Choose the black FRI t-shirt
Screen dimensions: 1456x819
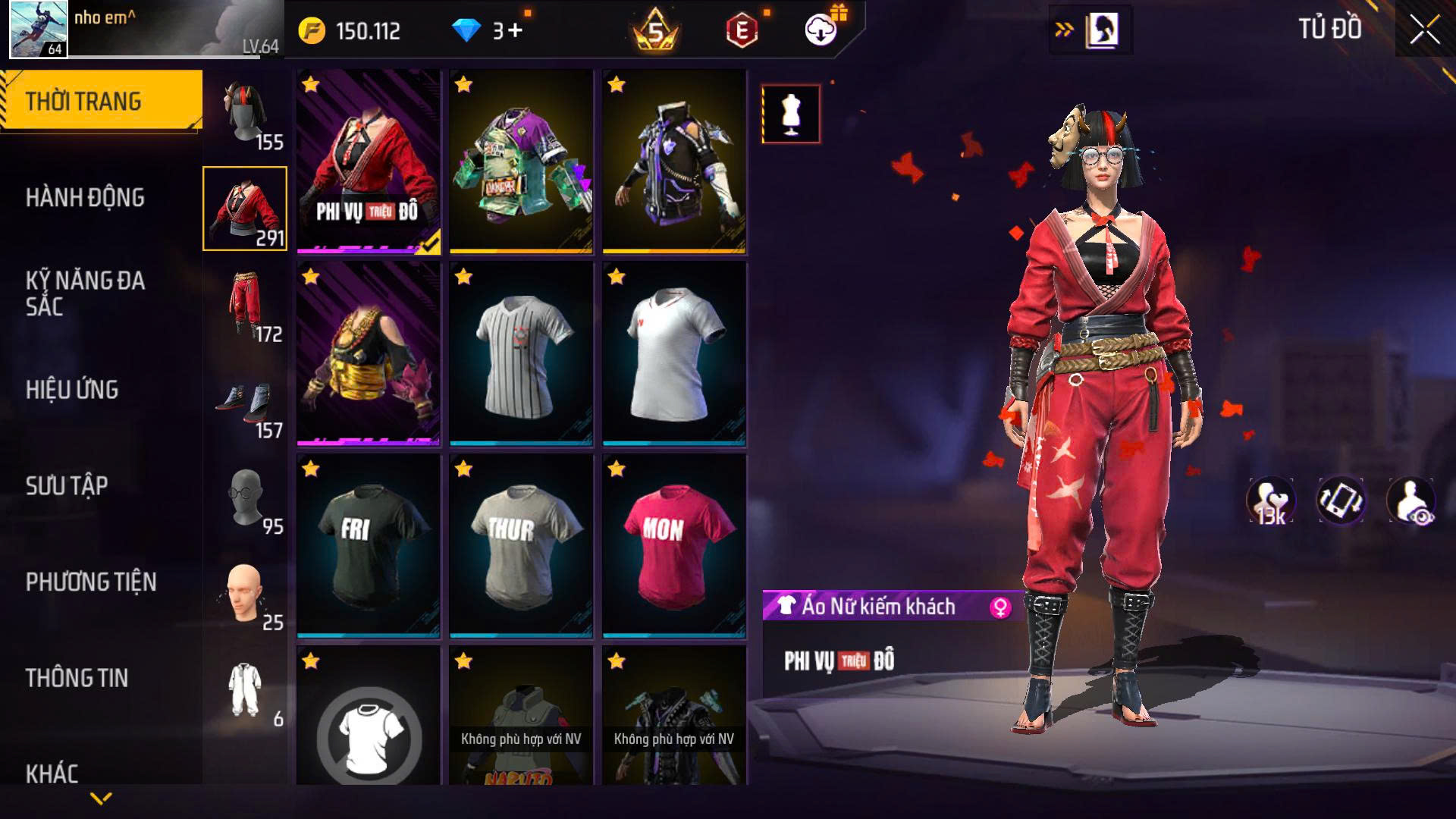pyautogui.click(x=369, y=545)
